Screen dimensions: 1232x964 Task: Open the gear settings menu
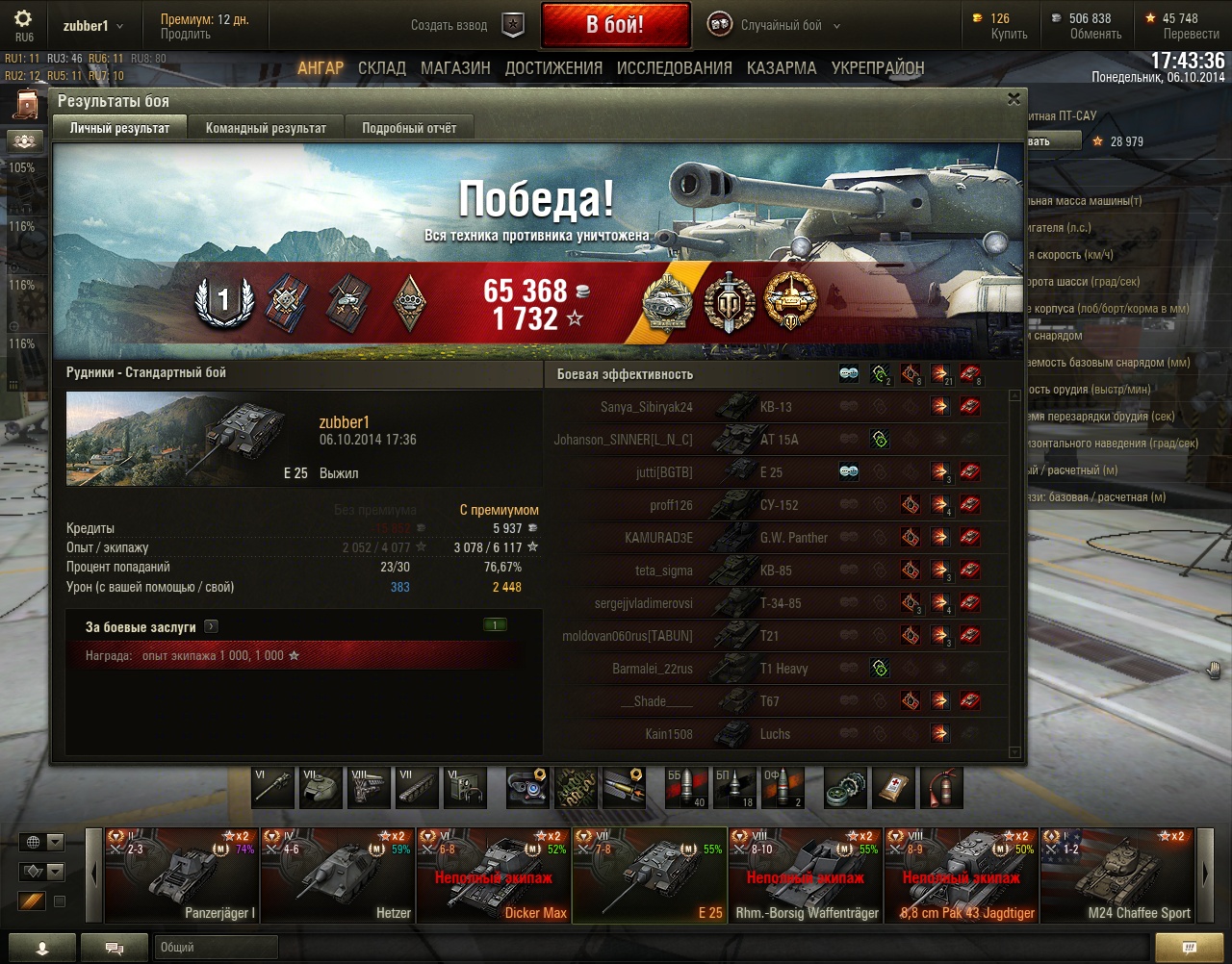[x=23, y=19]
